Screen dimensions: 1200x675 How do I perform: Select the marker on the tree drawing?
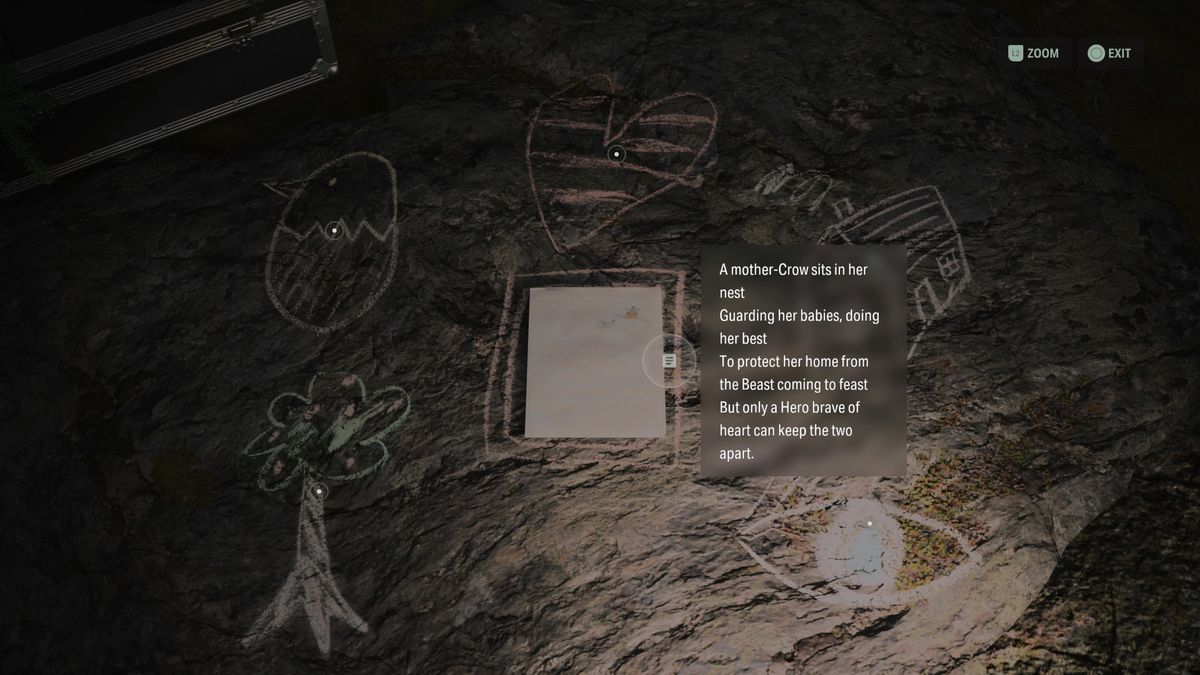coord(319,491)
